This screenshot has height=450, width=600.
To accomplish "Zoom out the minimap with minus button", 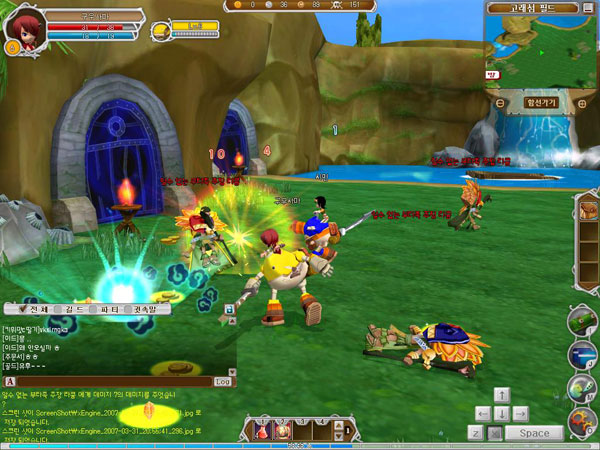I will pyautogui.click(x=500, y=102).
